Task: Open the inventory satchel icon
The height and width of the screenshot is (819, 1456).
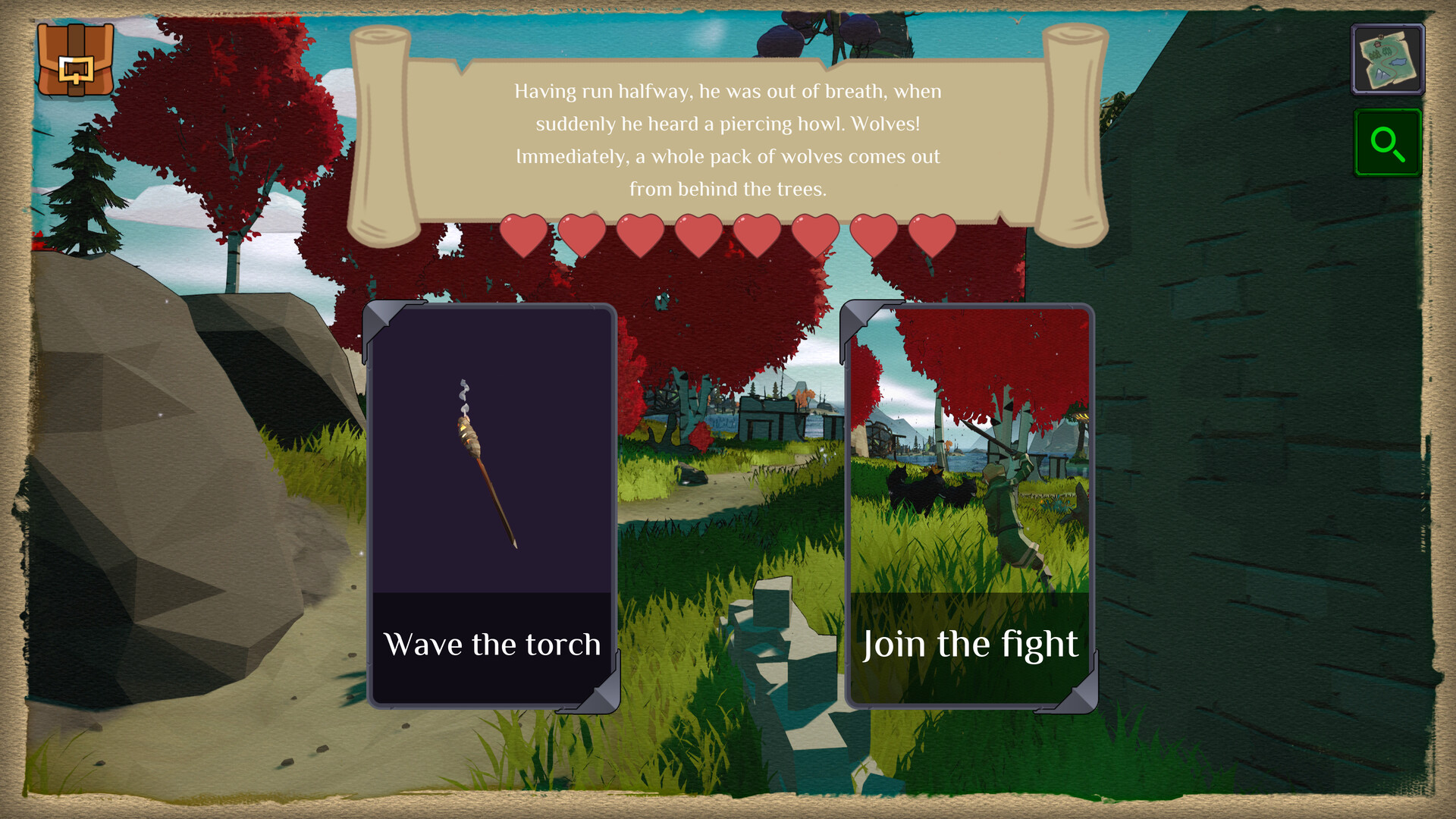Action: 76,59
